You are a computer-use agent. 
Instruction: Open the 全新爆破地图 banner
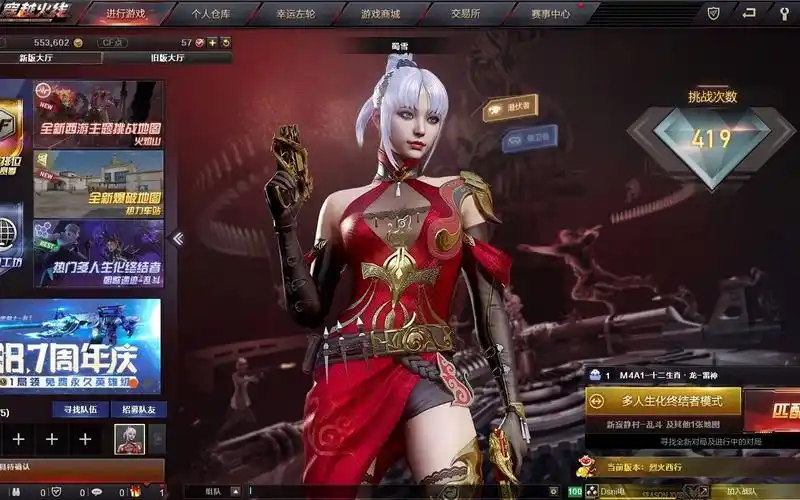click(x=98, y=183)
